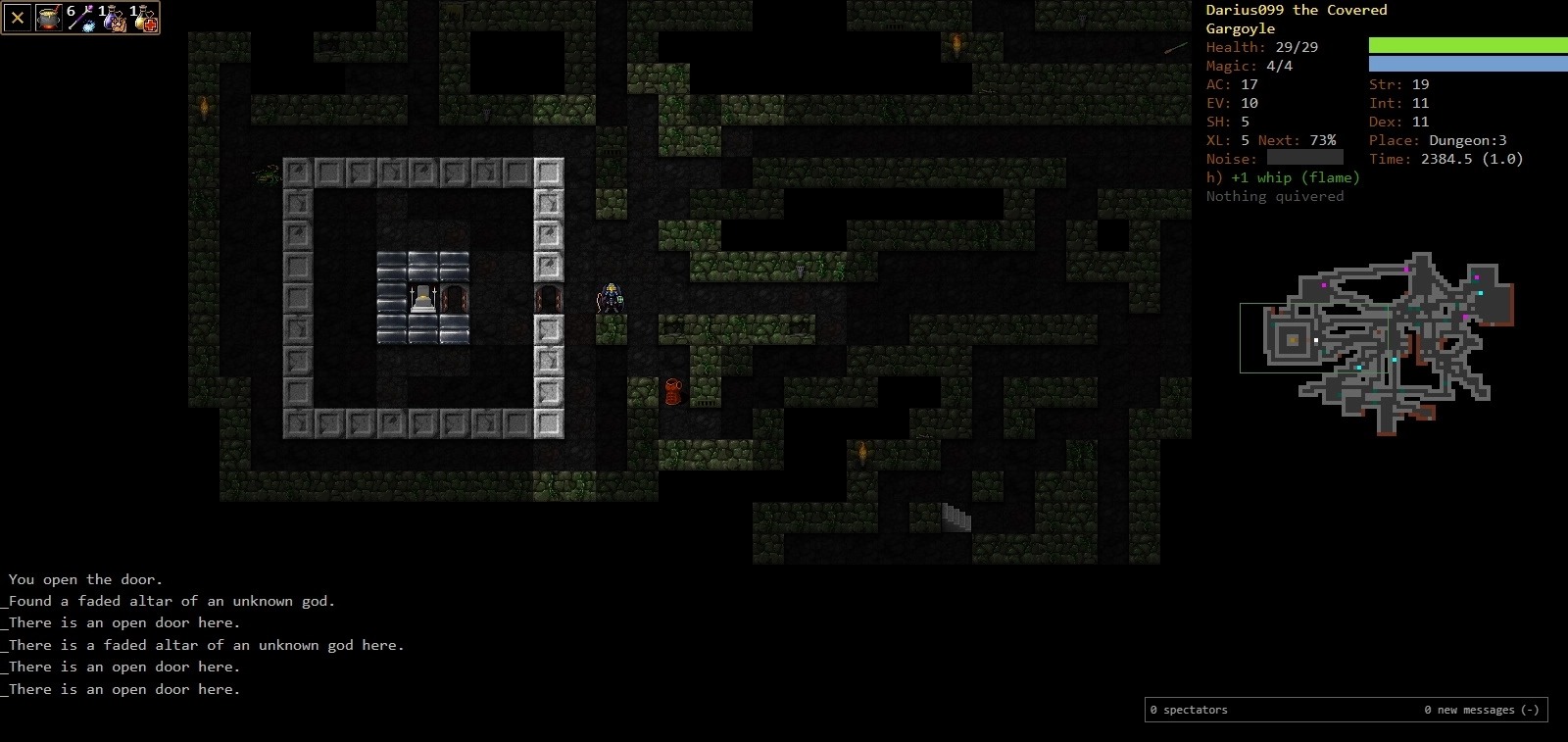Click the X button in the action bar
Image resolution: width=1568 pixels, height=742 pixels.
[x=18, y=18]
